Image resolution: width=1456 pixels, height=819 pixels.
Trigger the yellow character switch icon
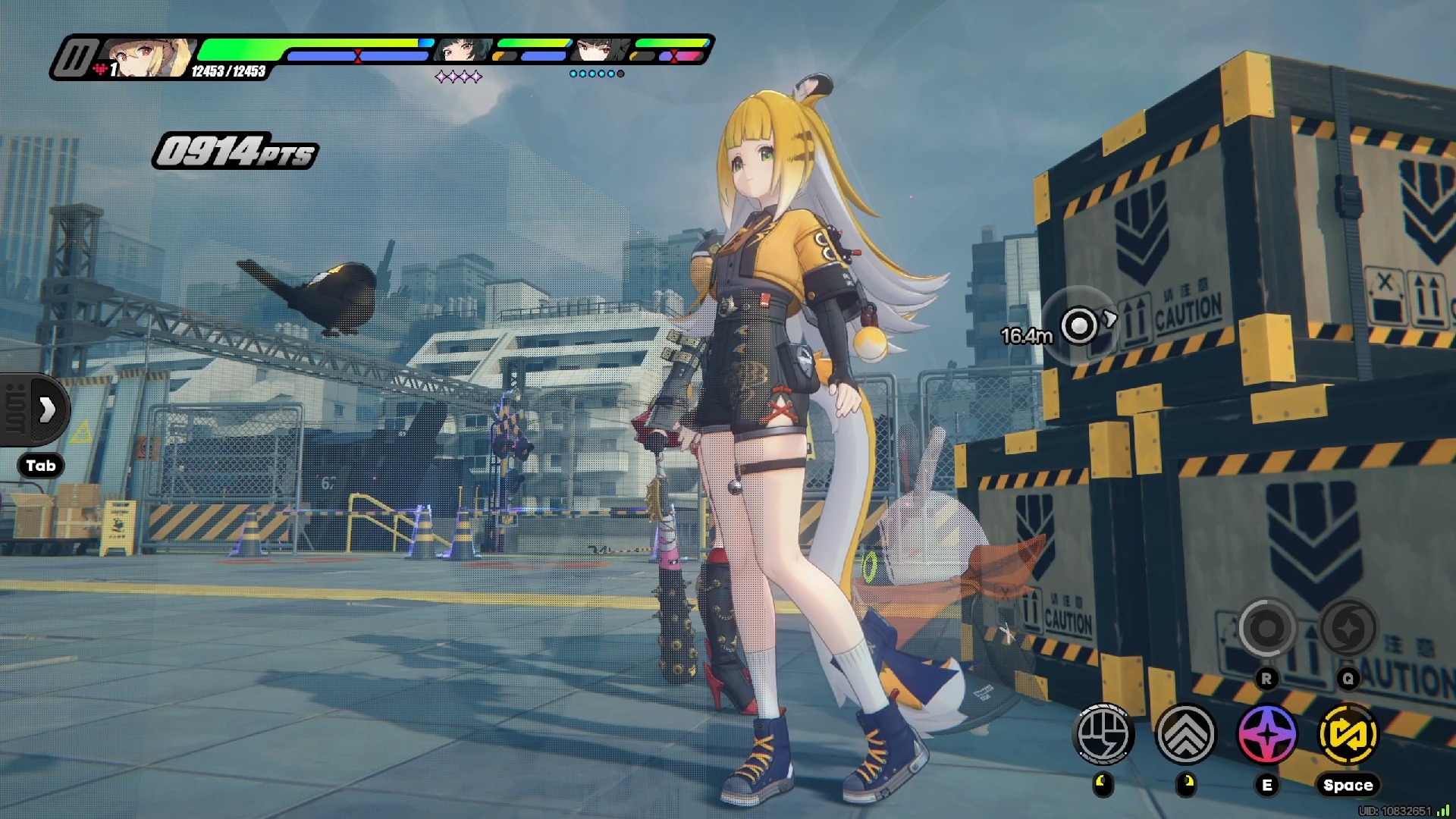pos(1348,734)
